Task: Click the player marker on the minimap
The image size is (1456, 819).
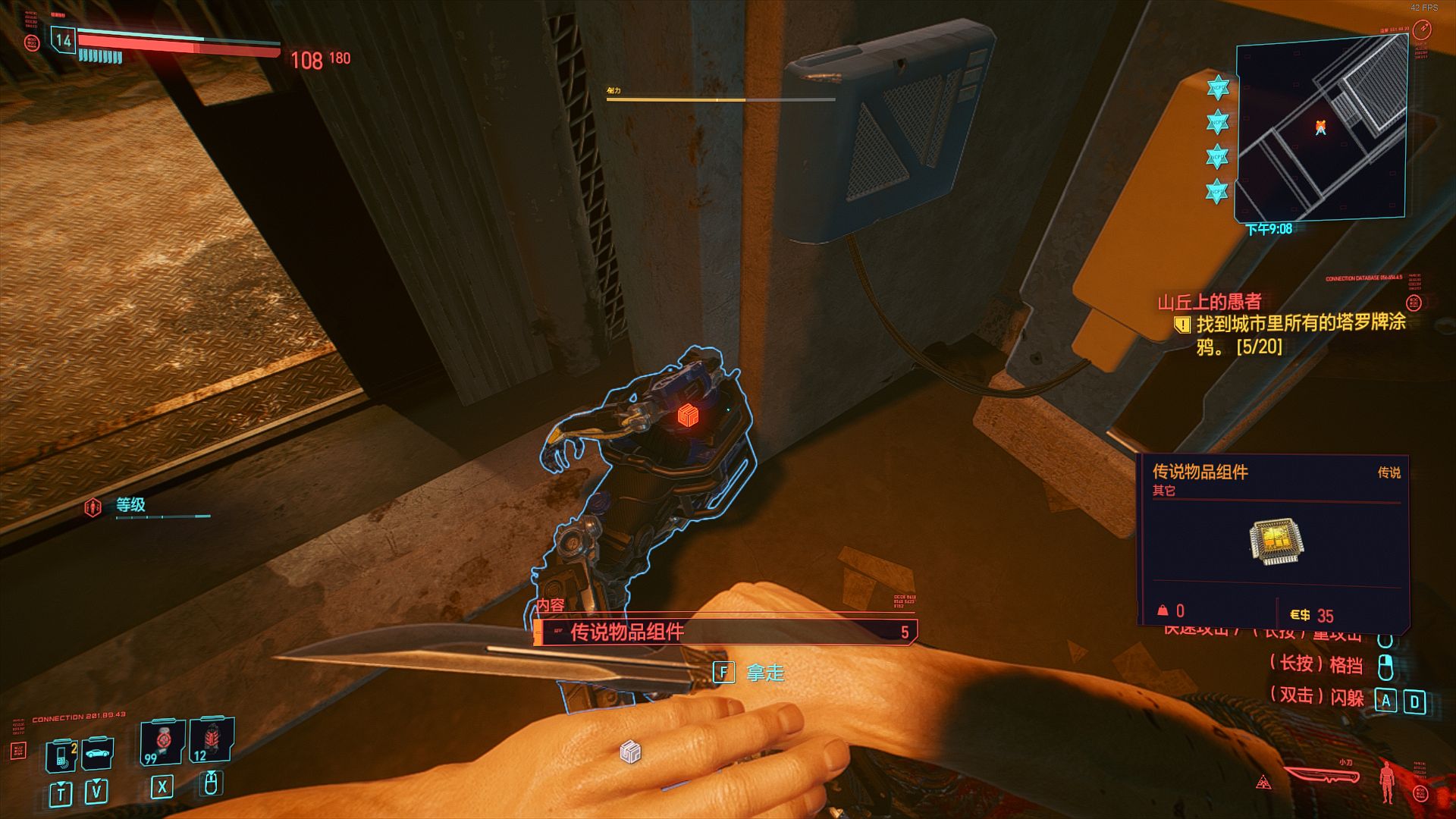Action: pyautogui.click(x=1320, y=127)
